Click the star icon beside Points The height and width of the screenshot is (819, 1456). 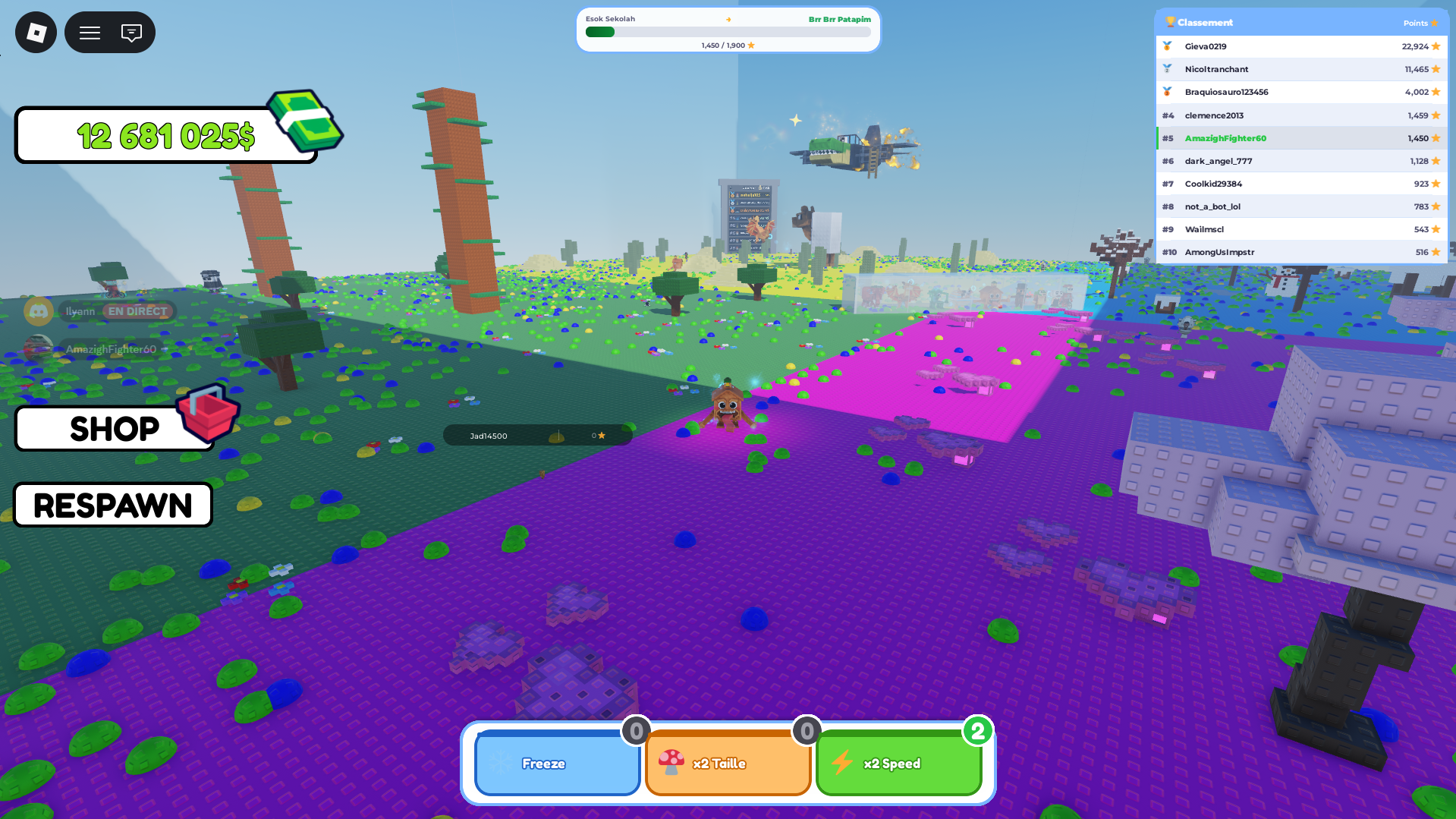[1436, 23]
